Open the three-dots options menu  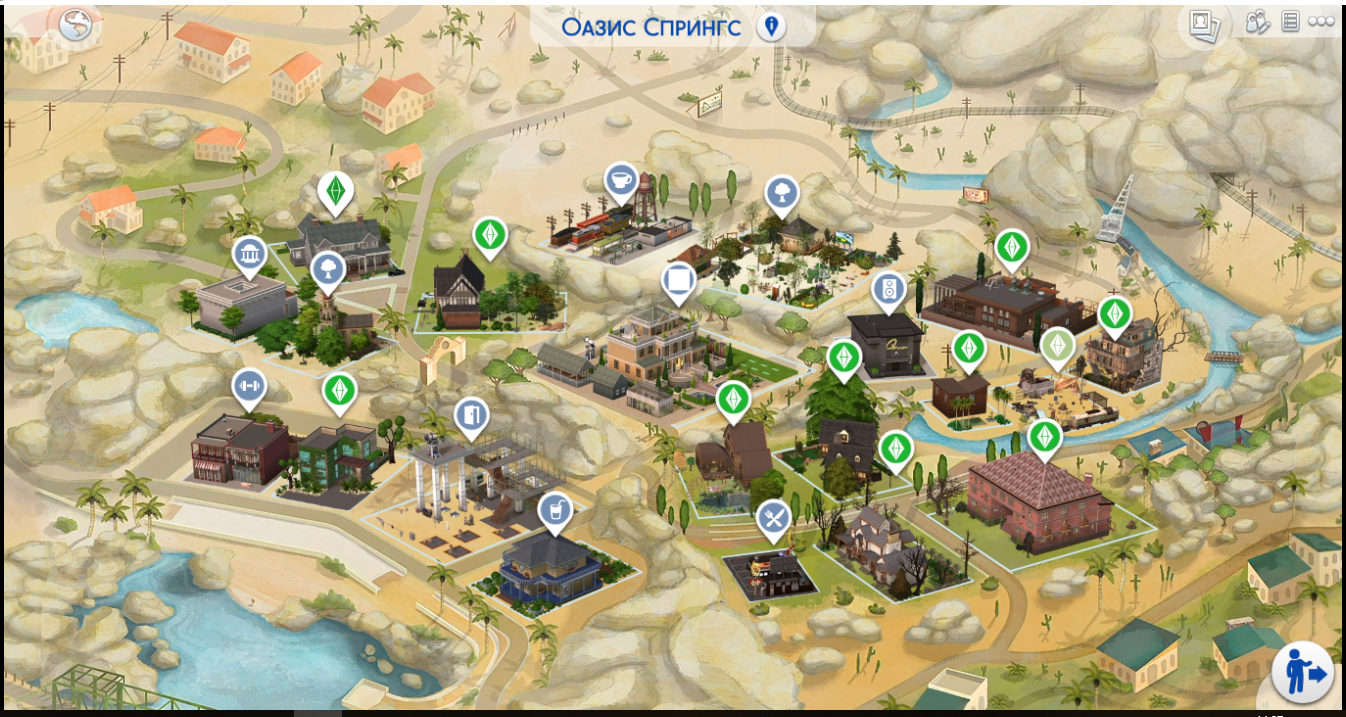pos(1320,21)
